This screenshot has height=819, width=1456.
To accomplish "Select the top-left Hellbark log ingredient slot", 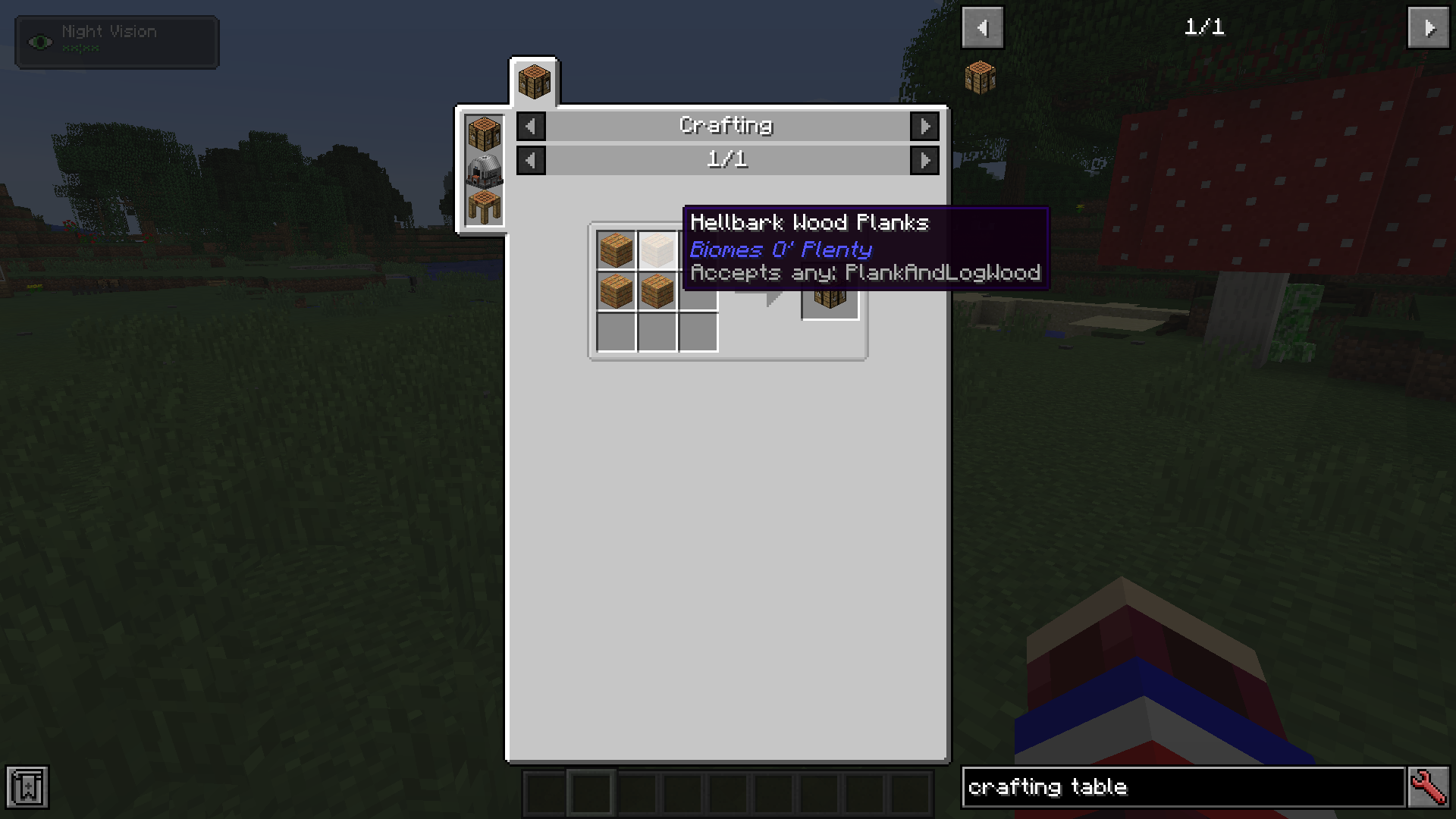I will 615,250.
